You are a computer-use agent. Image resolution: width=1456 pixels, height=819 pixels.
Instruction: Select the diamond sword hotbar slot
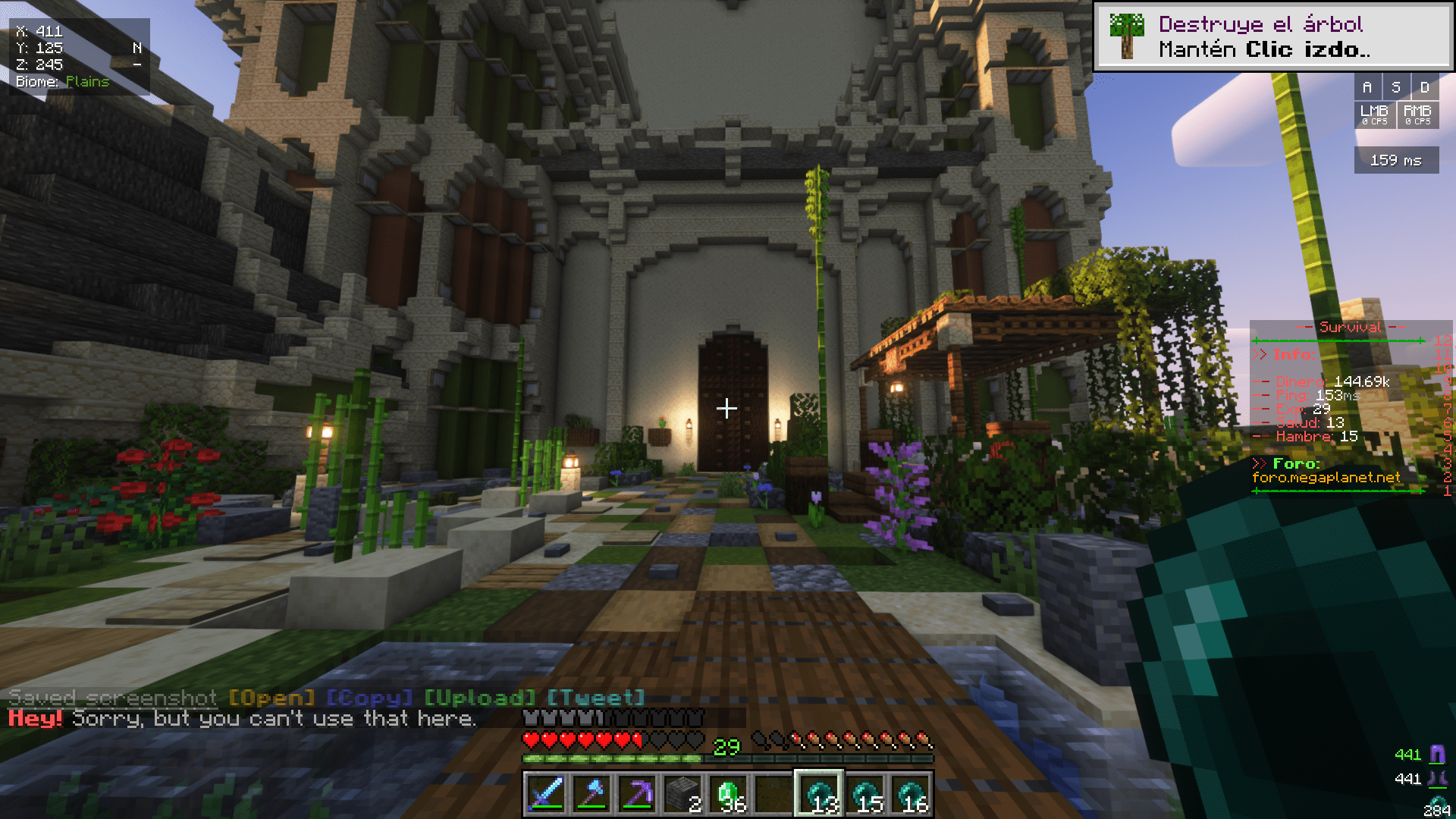546,793
